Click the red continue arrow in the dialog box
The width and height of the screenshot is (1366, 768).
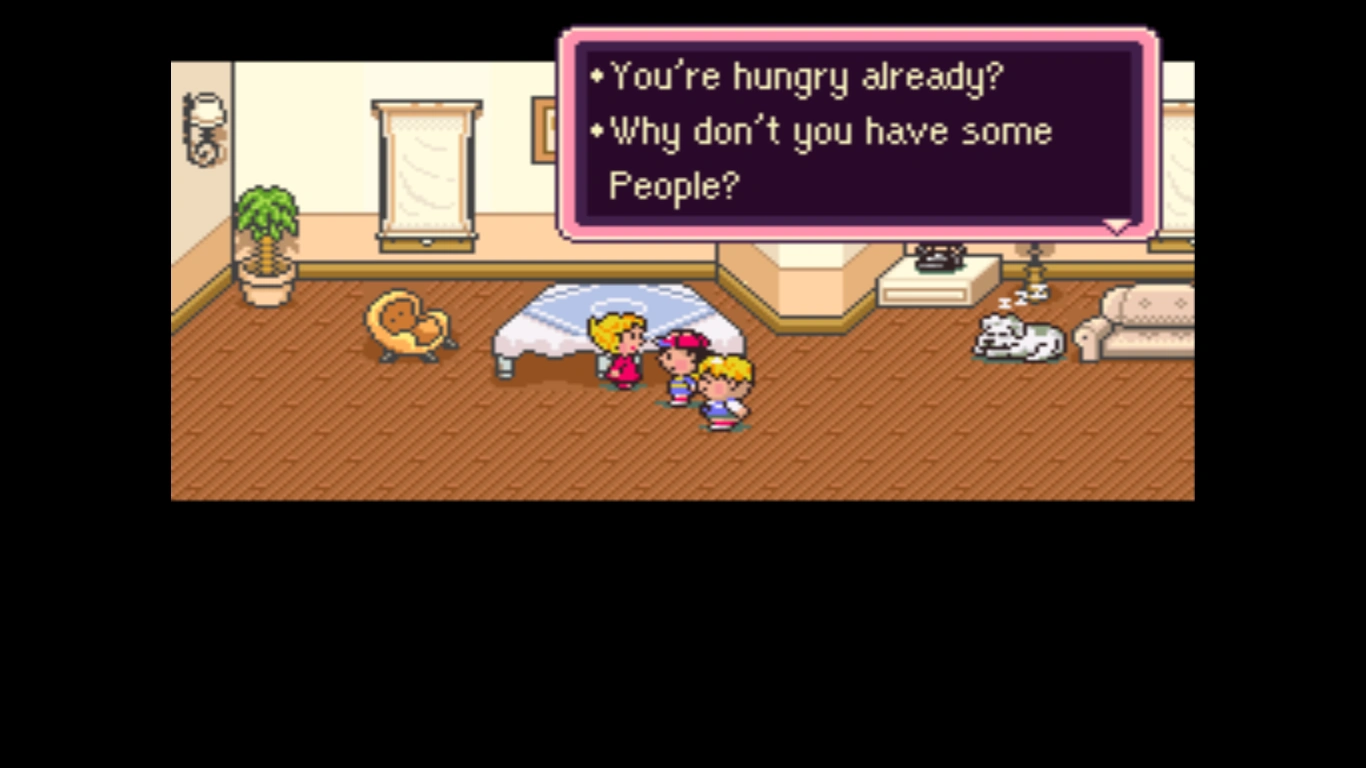[x=1117, y=228]
